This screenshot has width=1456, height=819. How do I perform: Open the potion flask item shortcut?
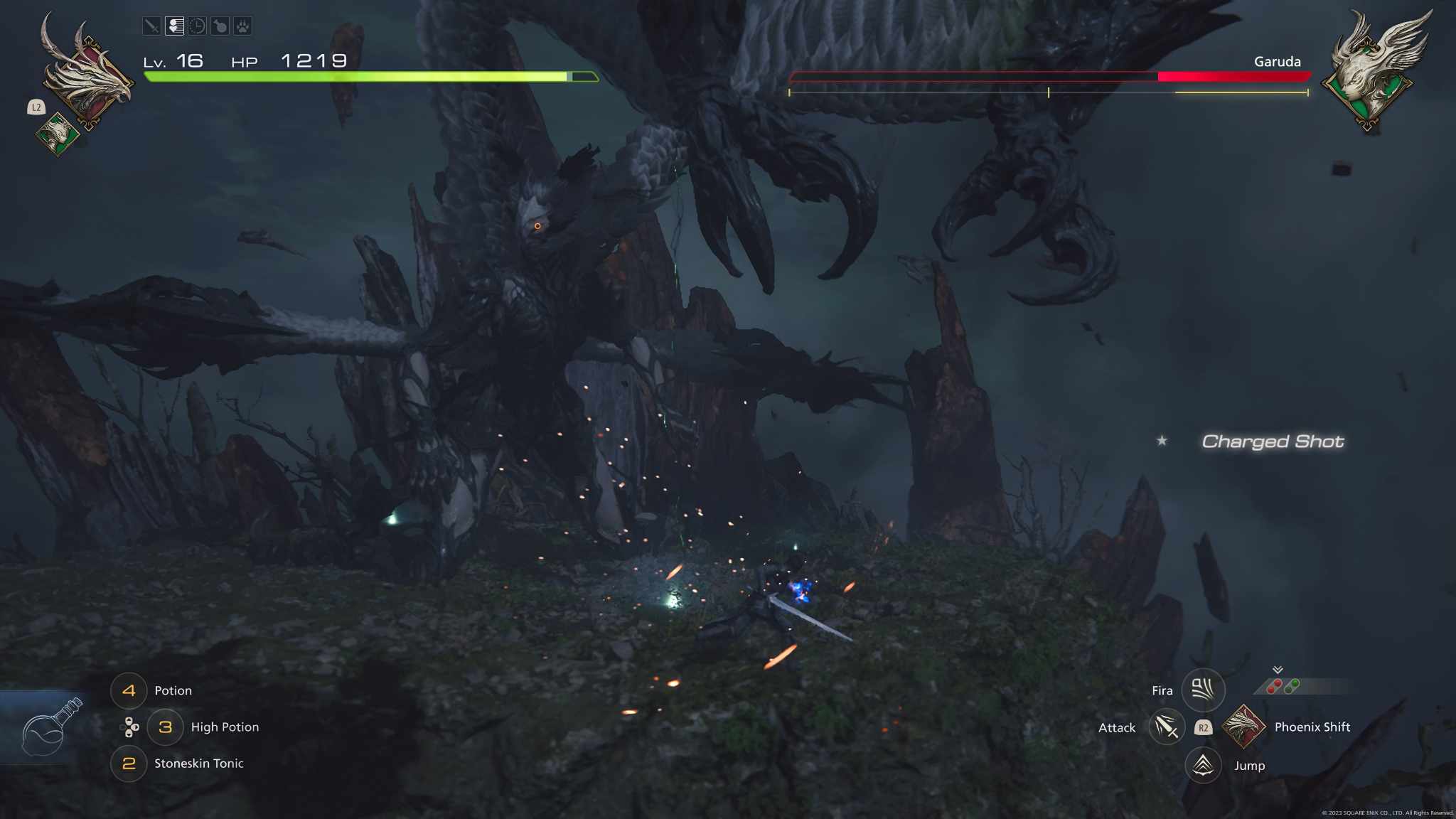coord(50,727)
